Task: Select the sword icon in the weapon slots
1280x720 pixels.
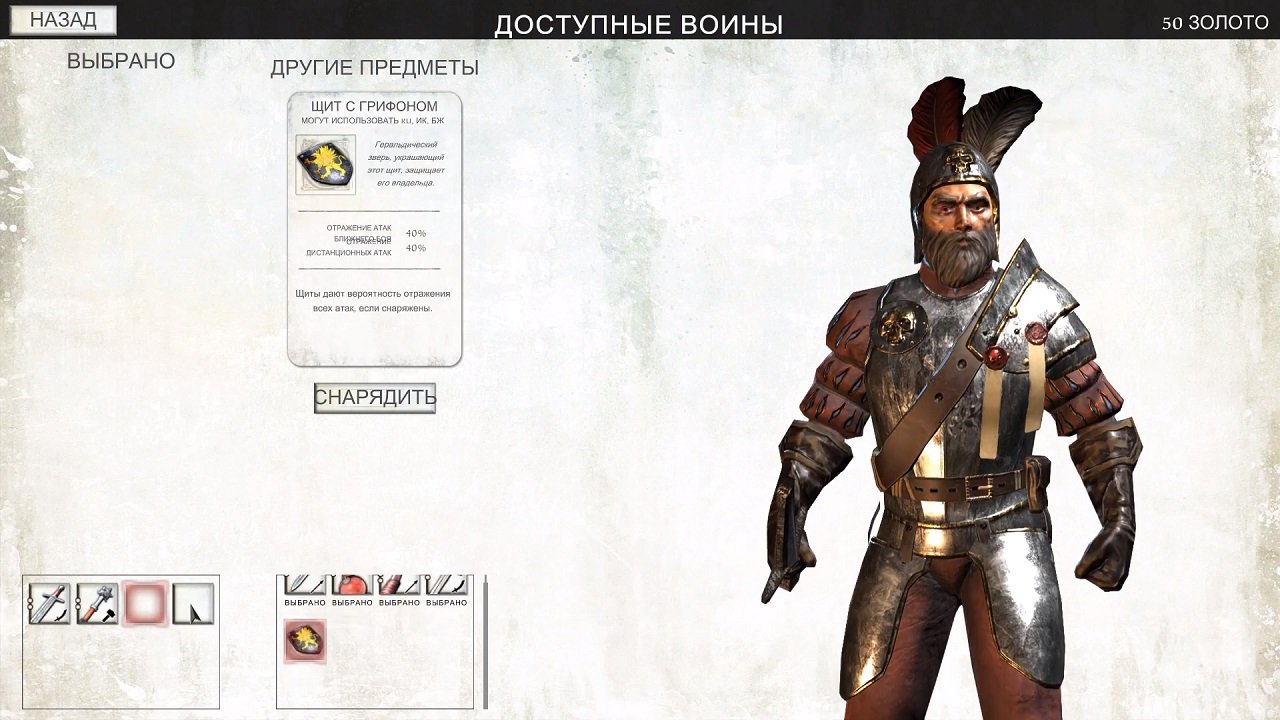Action: click(x=48, y=602)
